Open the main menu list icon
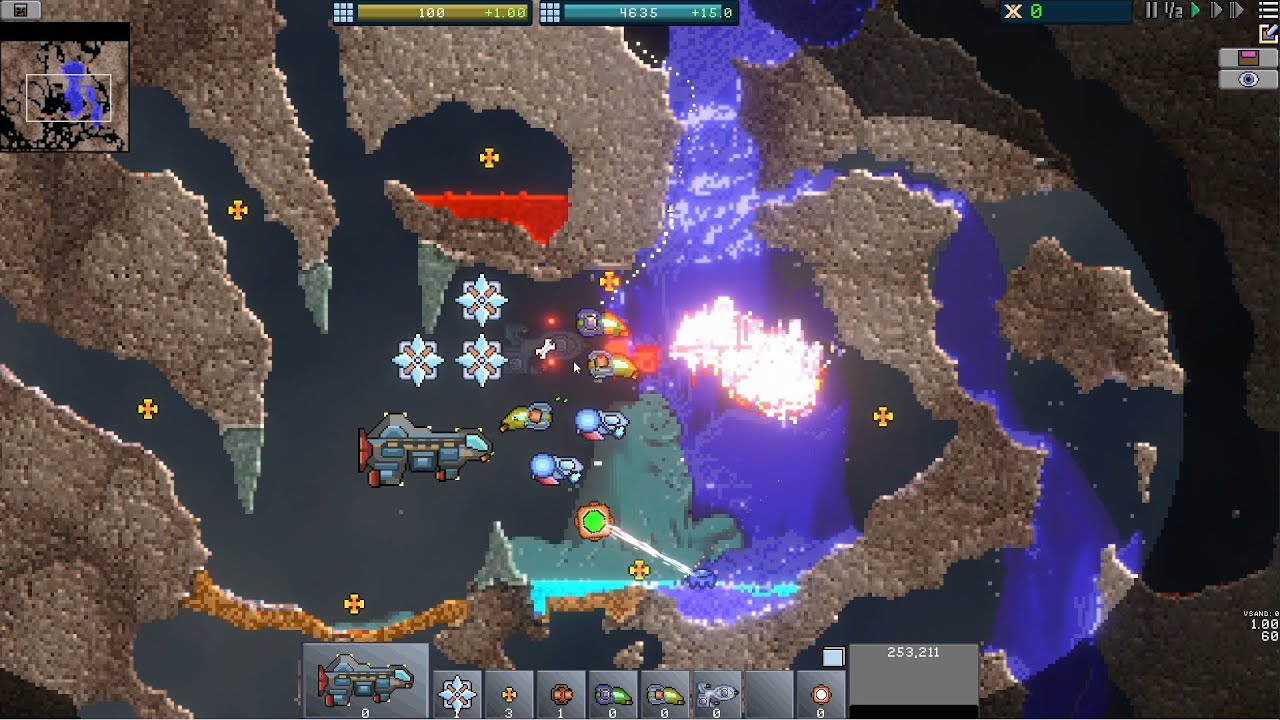This screenshot has height=720, width=1280. 1267,10
